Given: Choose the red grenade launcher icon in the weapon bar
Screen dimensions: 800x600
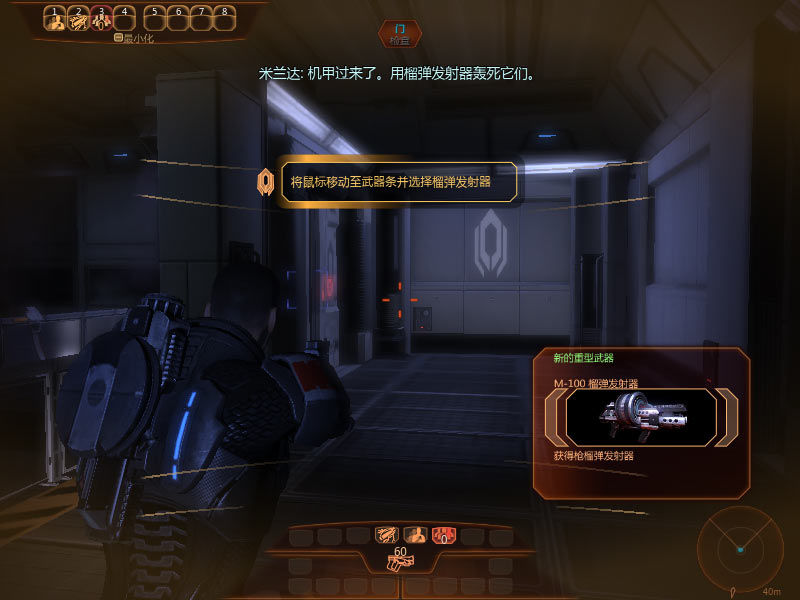Looking at the screenshot, I should [x=442, y=535].
